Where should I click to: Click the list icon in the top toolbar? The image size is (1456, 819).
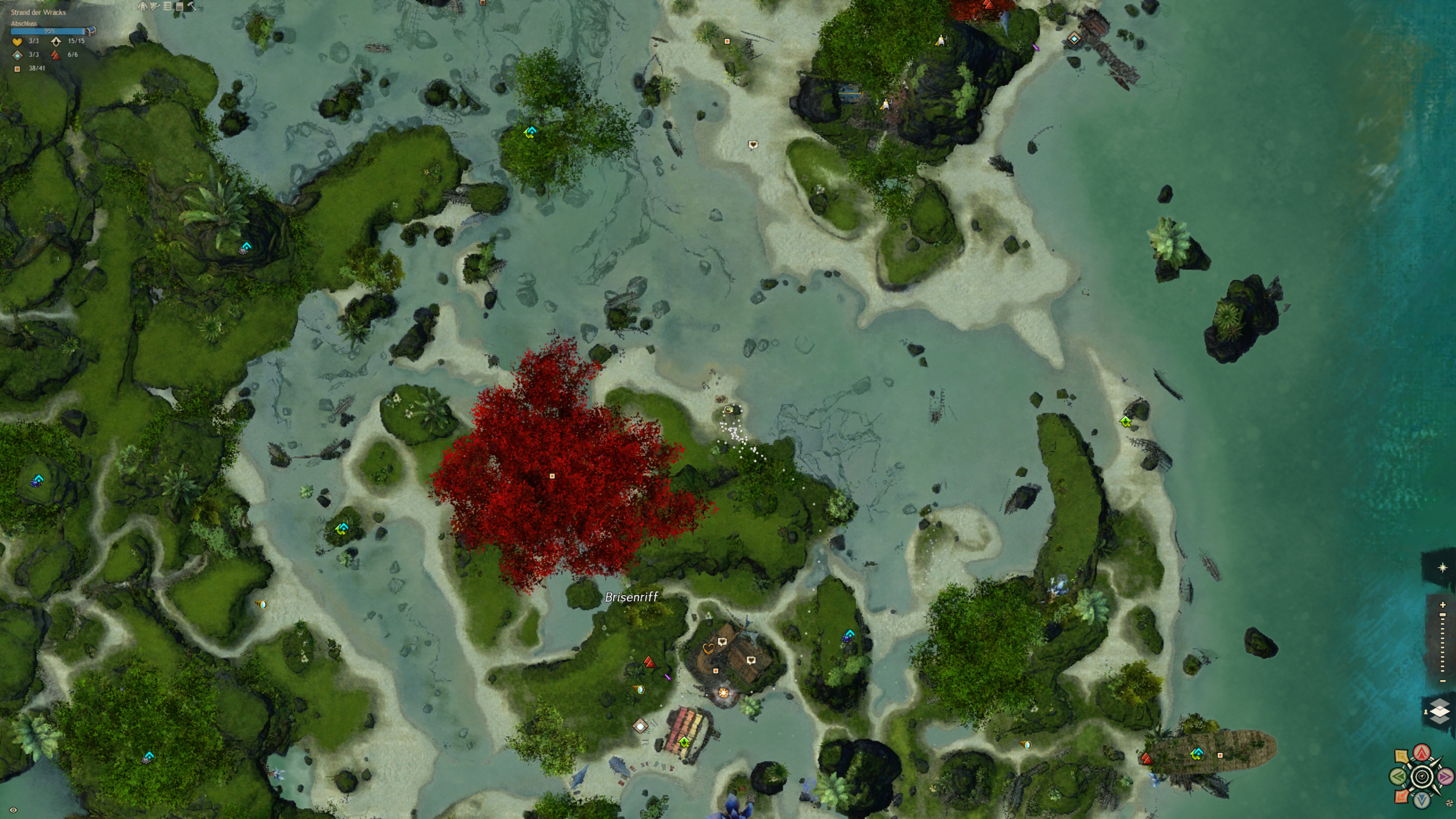pos(167,6)
